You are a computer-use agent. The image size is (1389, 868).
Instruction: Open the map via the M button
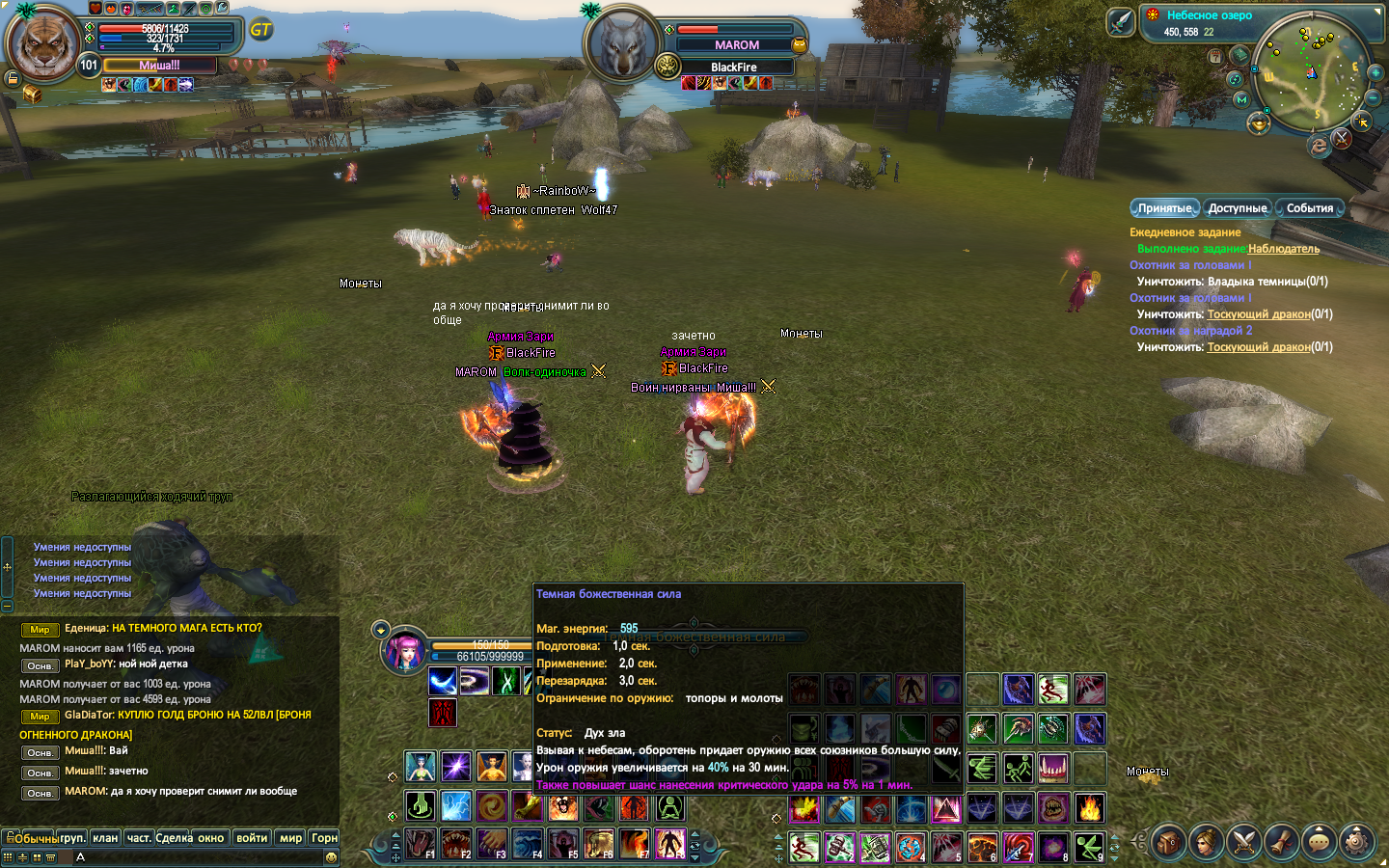[x=1241, y=99]
